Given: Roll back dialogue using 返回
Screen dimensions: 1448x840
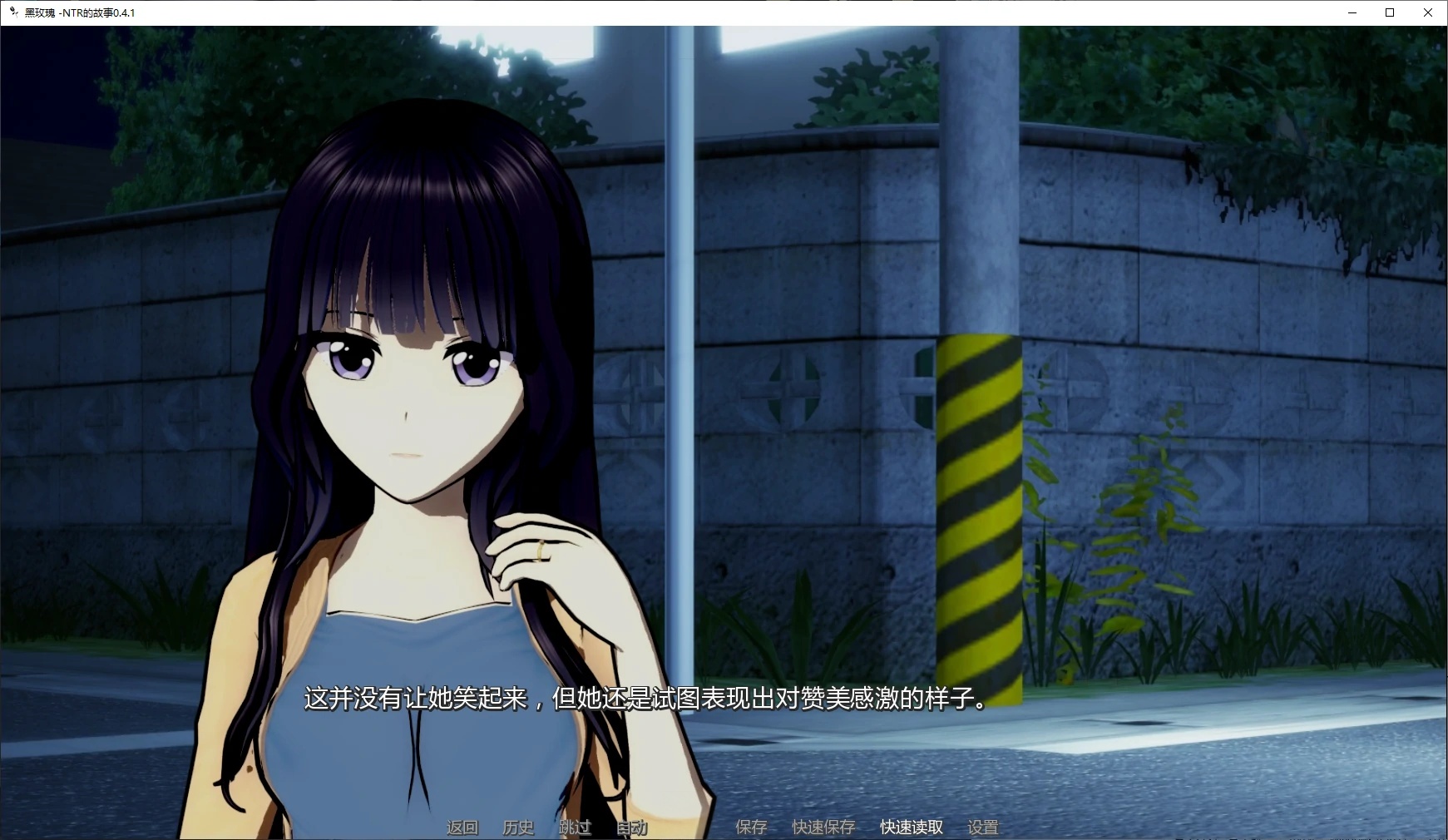Looking at the screenshot, I should coord(462,828).
